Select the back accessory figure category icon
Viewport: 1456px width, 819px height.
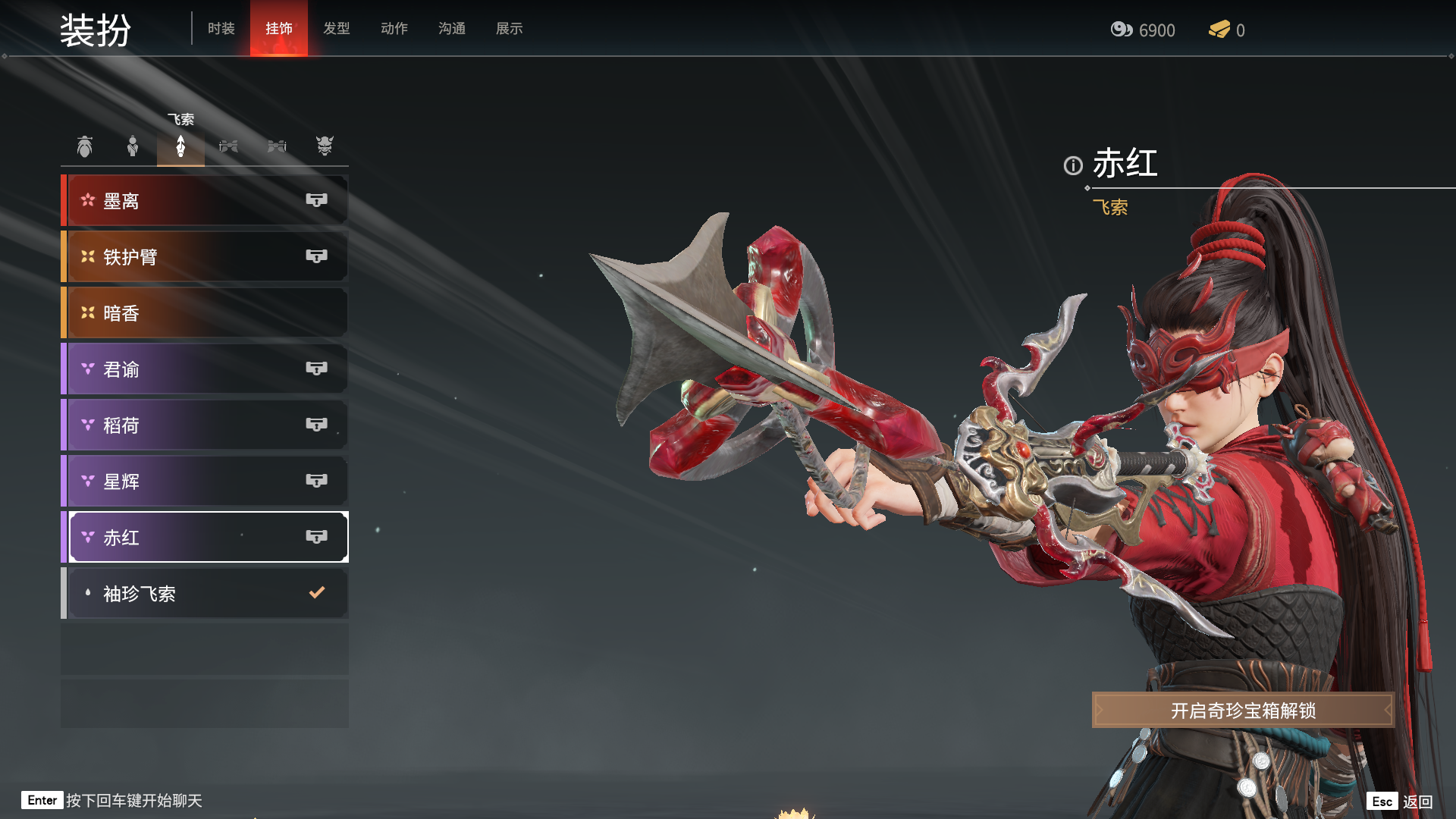(x=133, y=146)
